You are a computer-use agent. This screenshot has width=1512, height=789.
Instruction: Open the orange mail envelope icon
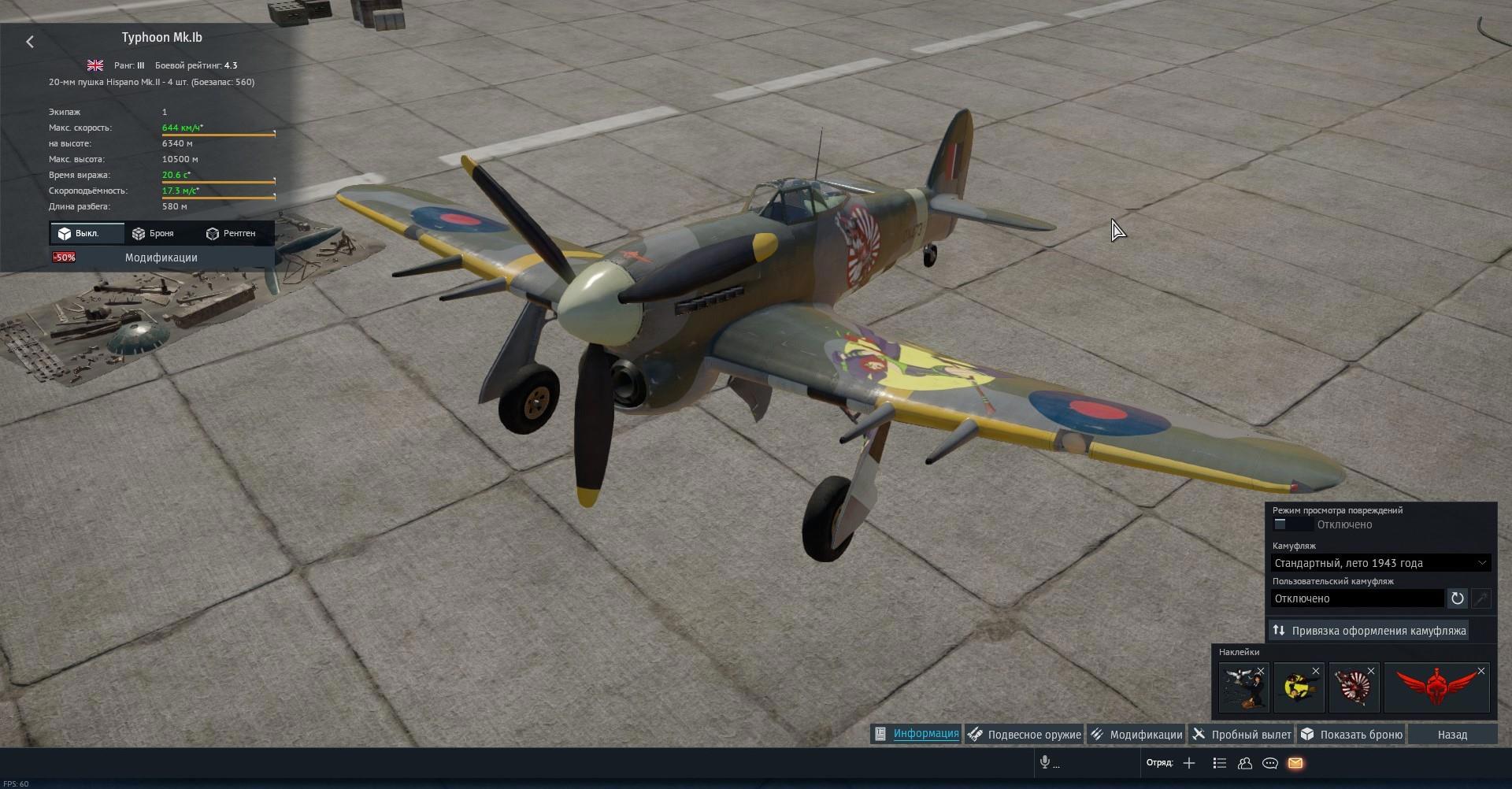point(1295,763)
